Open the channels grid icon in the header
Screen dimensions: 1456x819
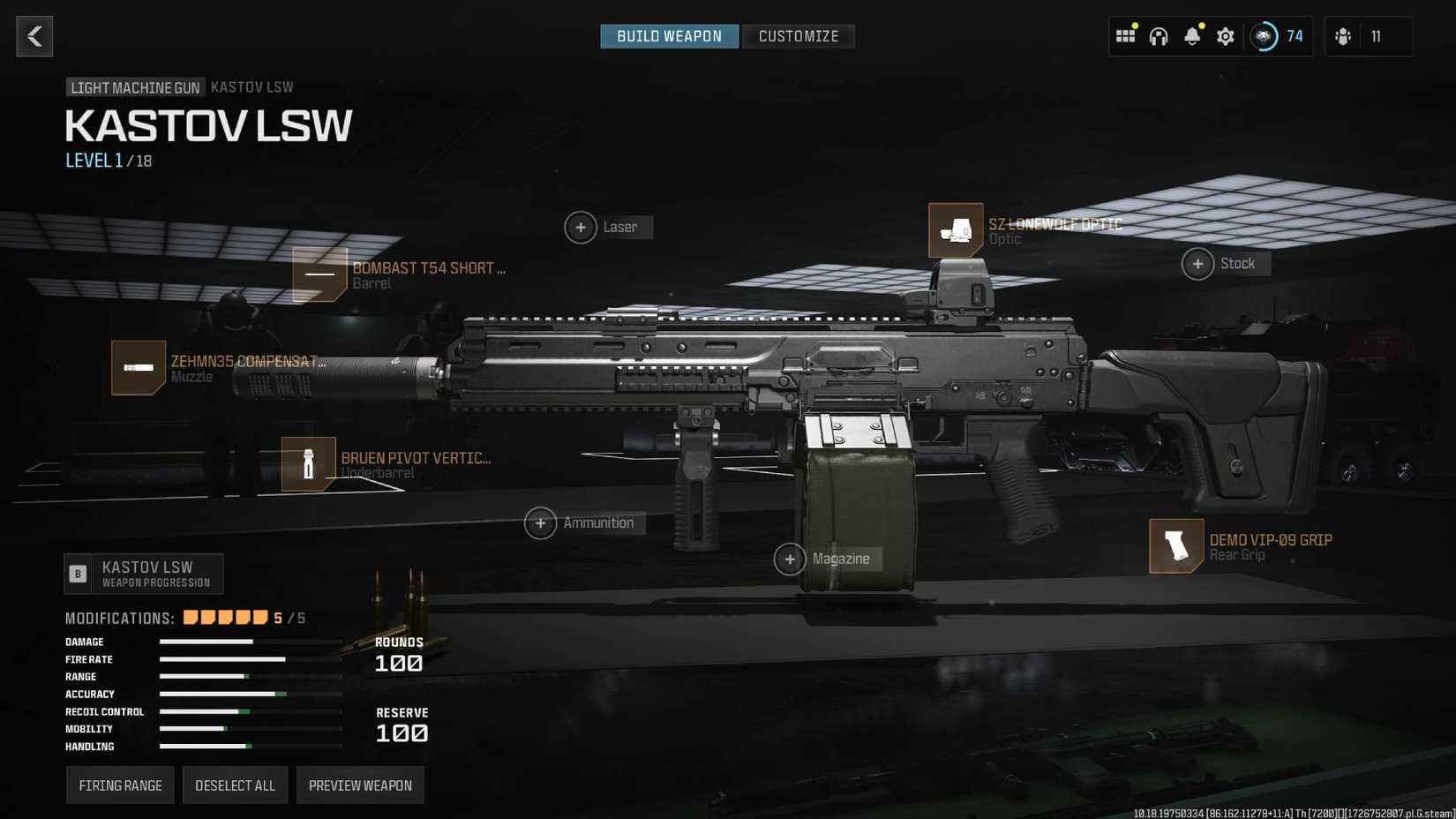1125,36
